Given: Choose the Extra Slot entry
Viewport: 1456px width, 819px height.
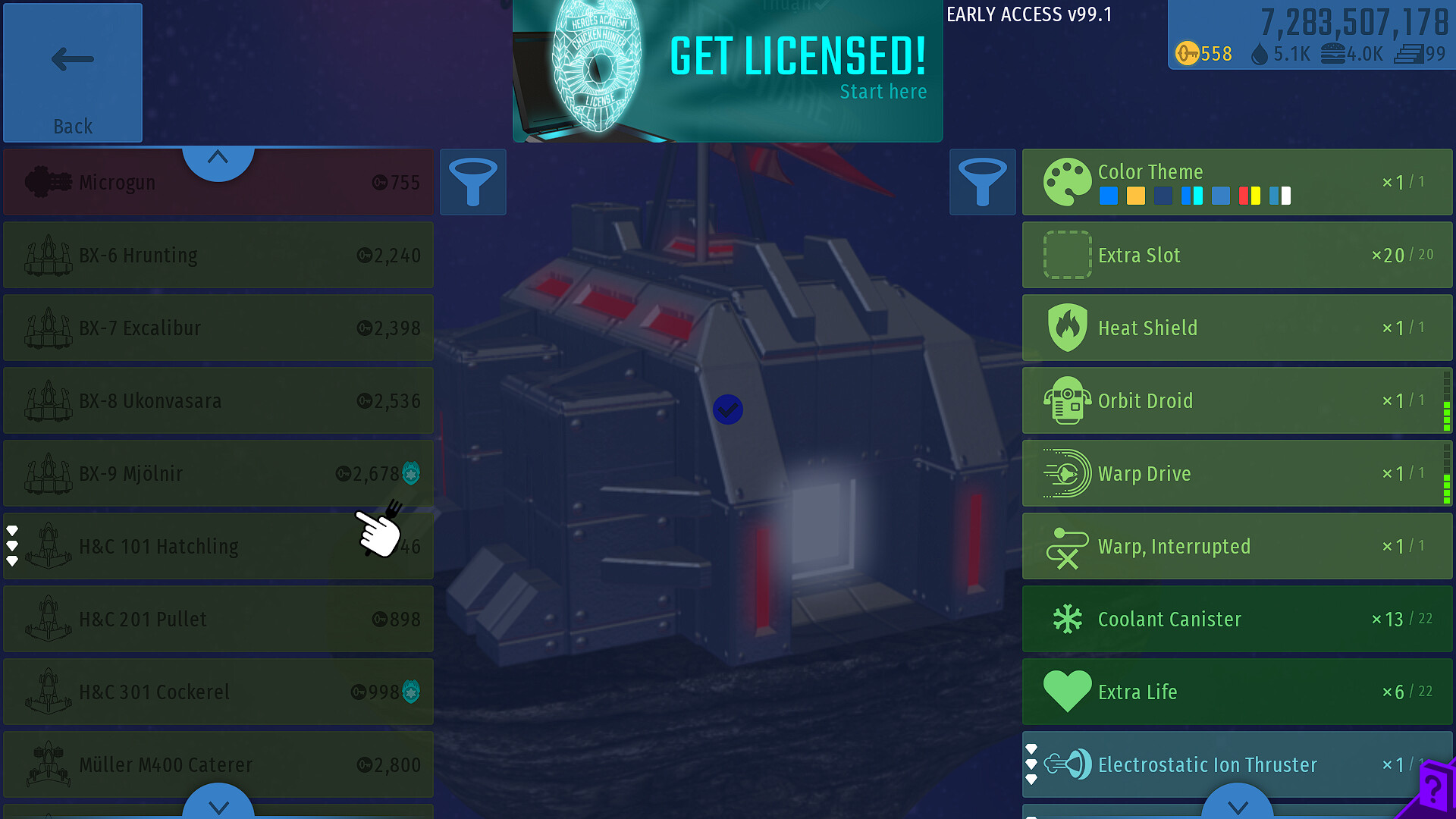Looking at the screenshot, I should [1237, 255].
